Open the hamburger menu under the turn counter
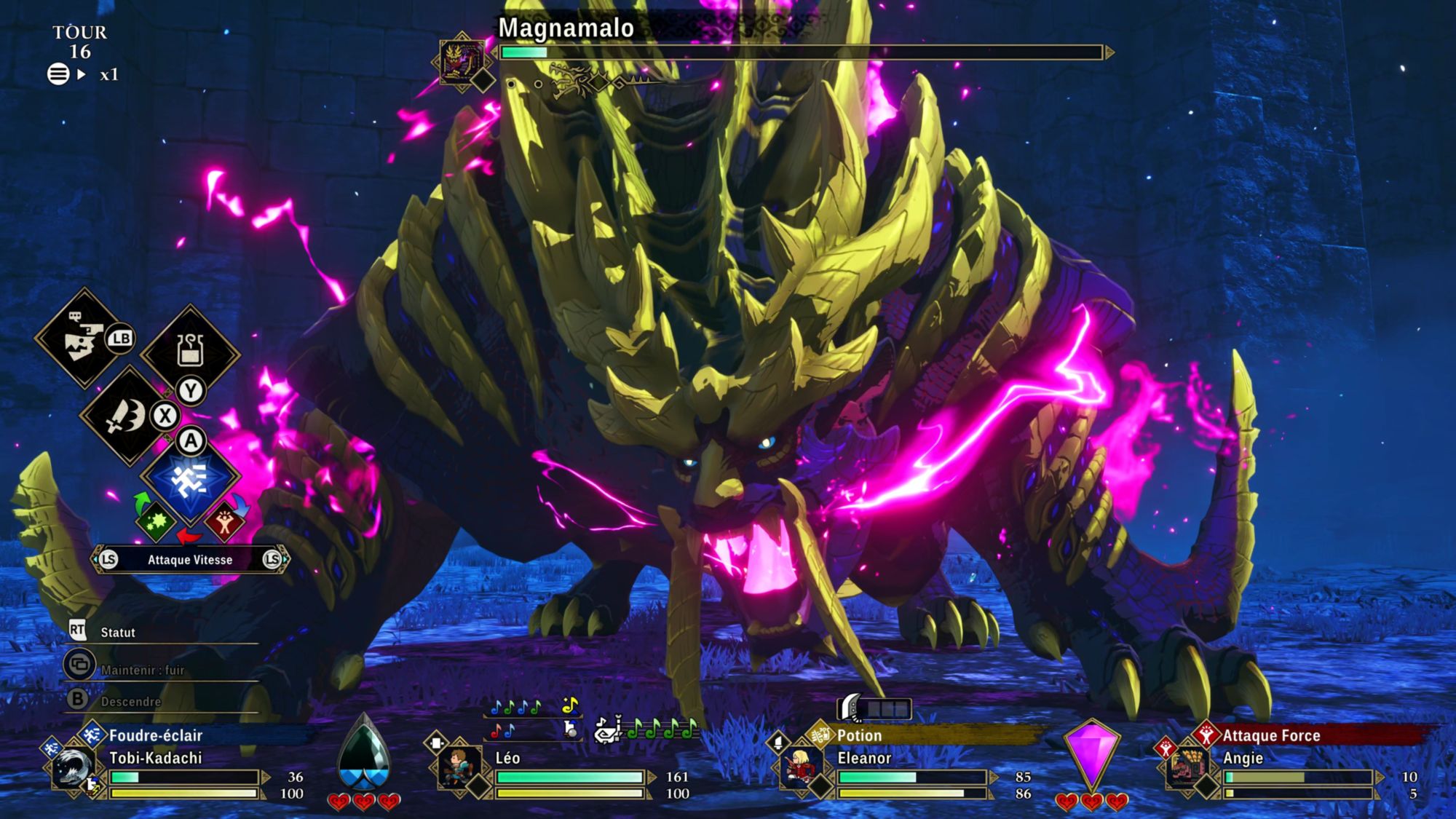 [x=58, y=74]
